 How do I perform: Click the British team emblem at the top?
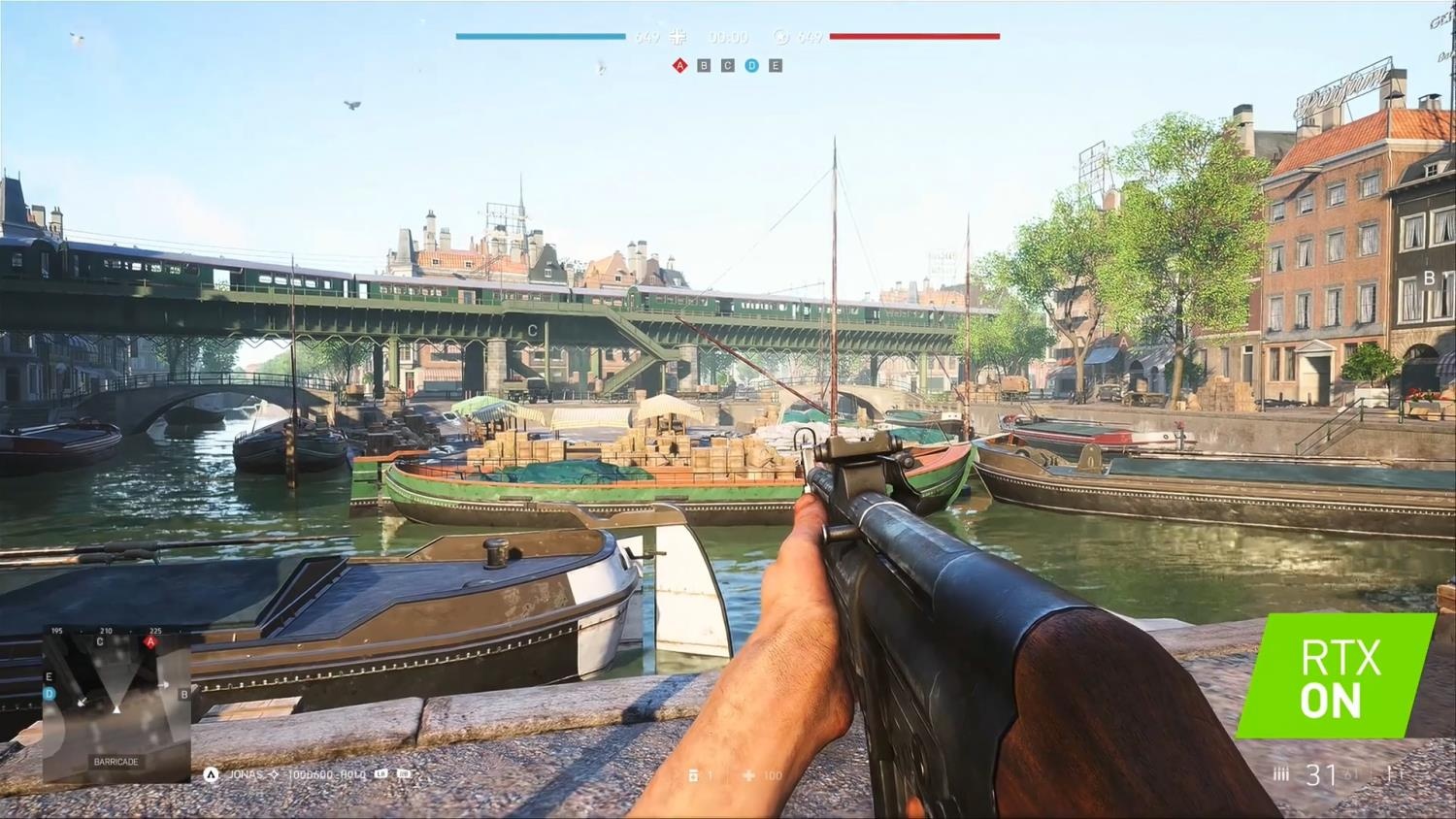click(x=780, y=37)
